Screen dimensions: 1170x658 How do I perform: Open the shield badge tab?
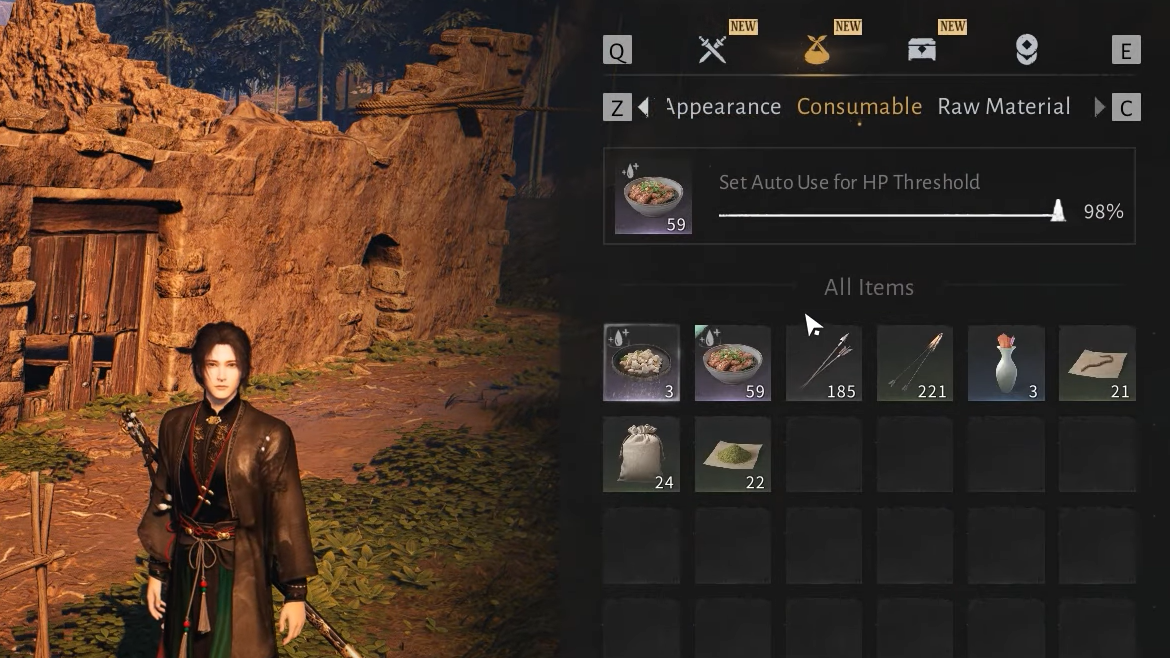point(1026,50)
